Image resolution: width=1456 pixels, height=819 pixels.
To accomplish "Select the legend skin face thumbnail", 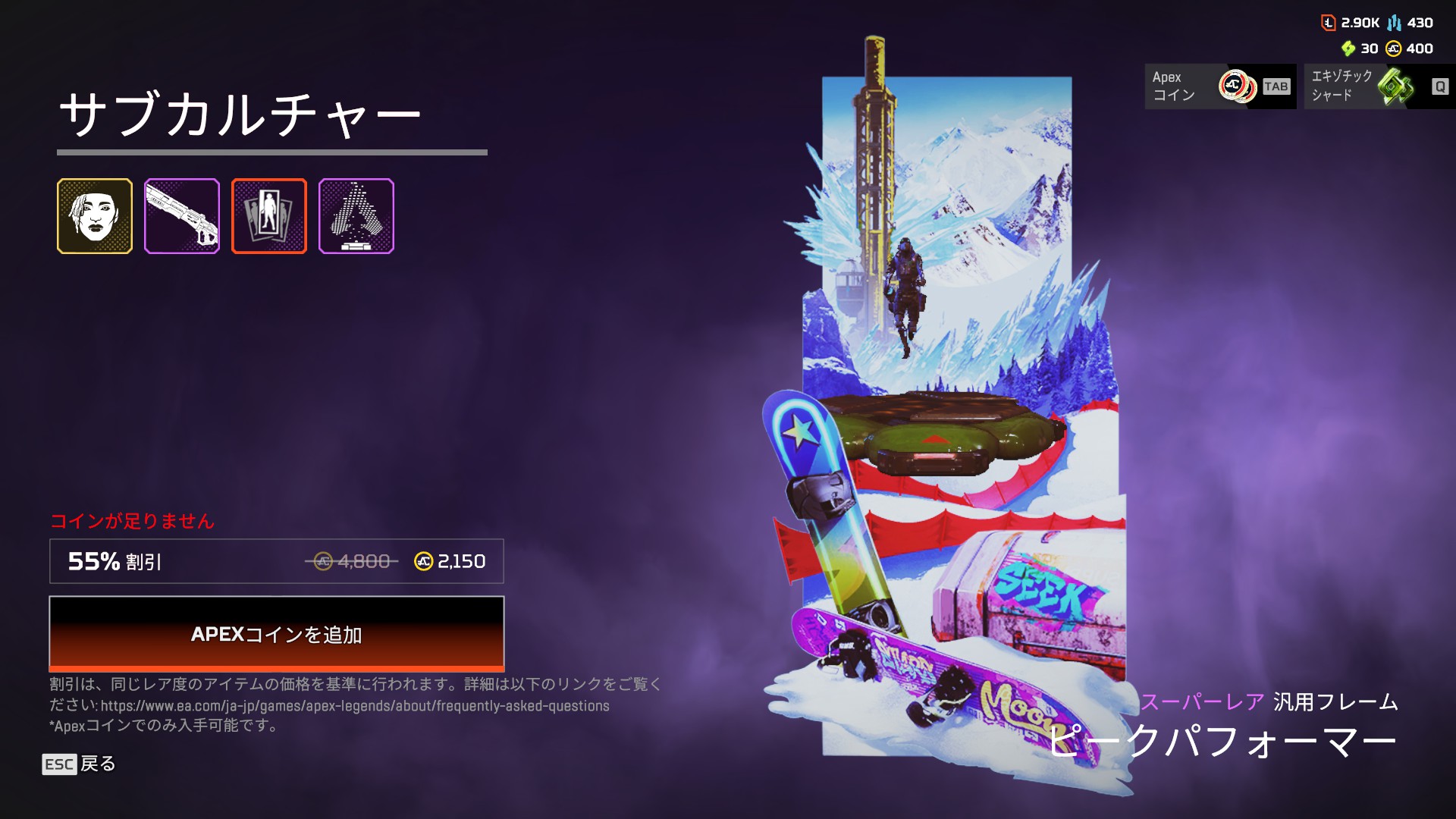I will pos(95,216).
